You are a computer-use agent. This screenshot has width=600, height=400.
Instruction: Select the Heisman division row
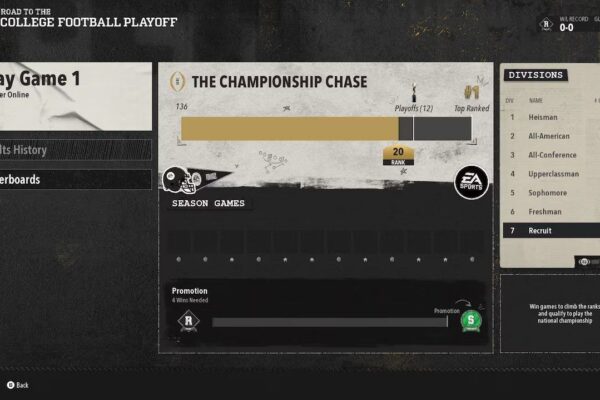pyautogui.click(x=551, y=118)
